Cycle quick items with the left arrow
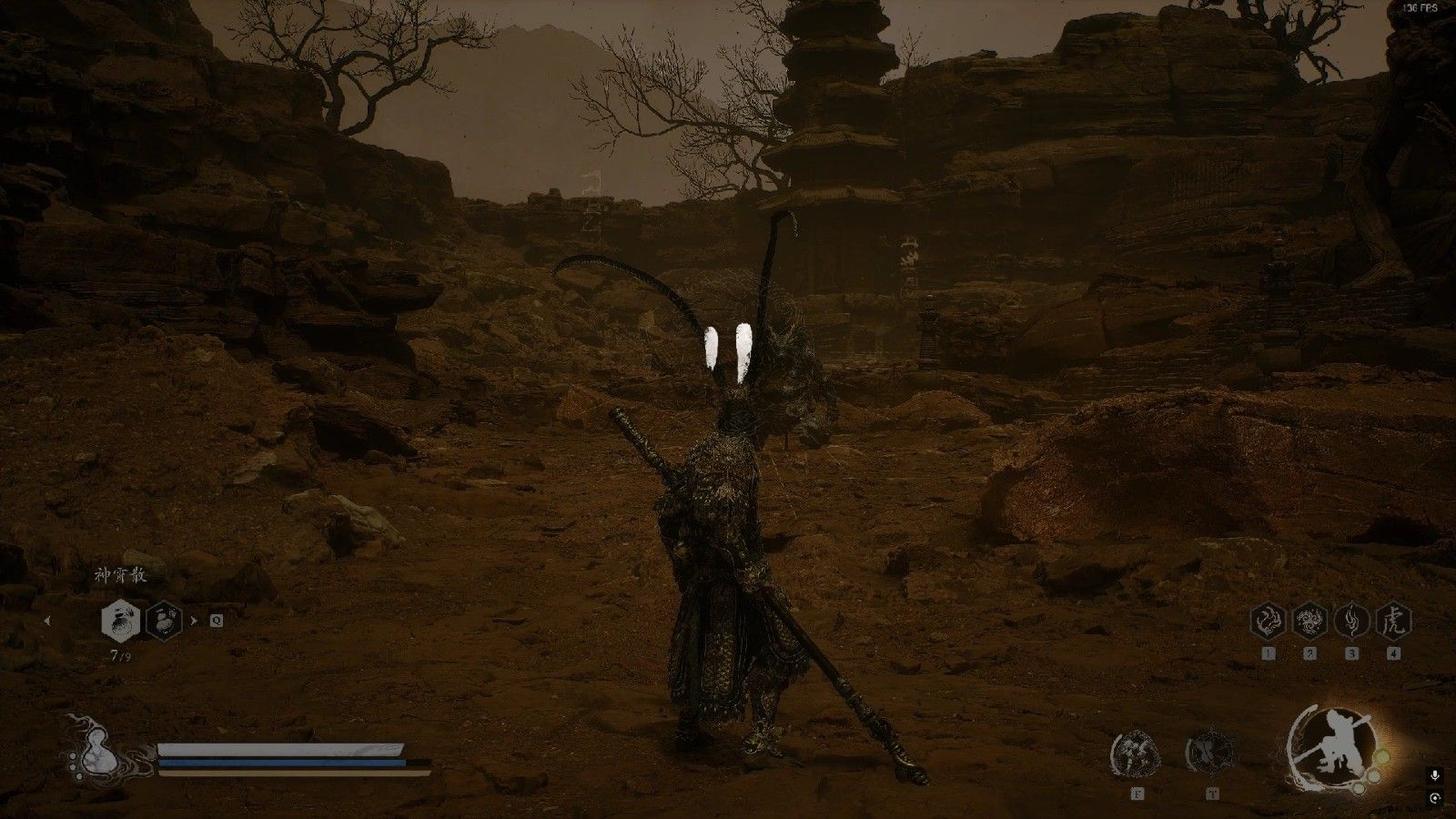 47,621
